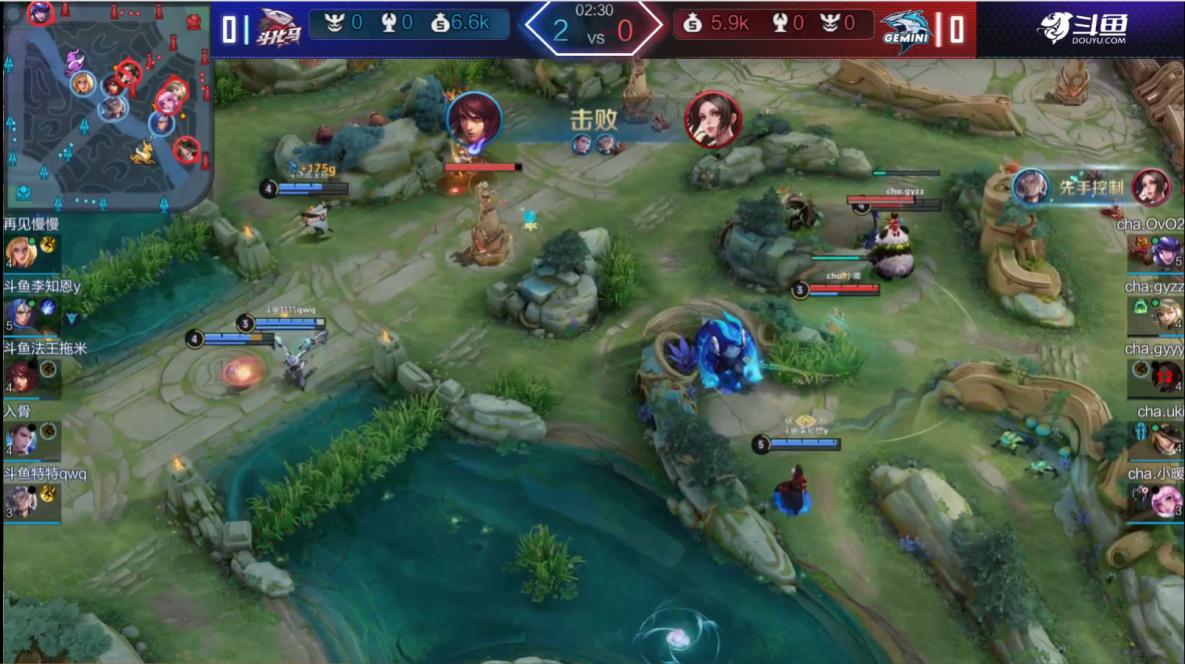Viewport: 1185px width, 664px height.
Task: Select player cha.gyzz's hero portrait
Action: [1165, 315]
